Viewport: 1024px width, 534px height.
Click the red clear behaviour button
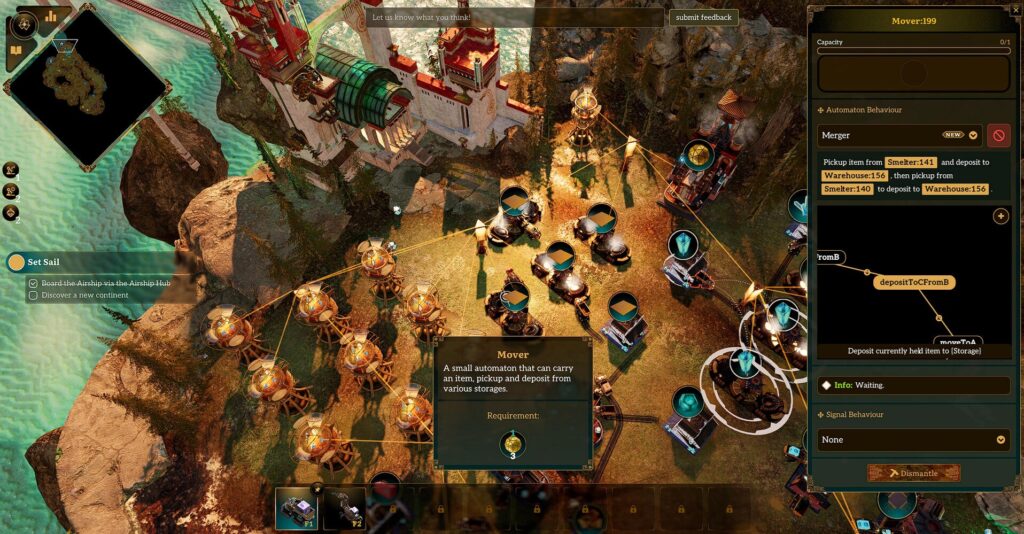point(998,135)
